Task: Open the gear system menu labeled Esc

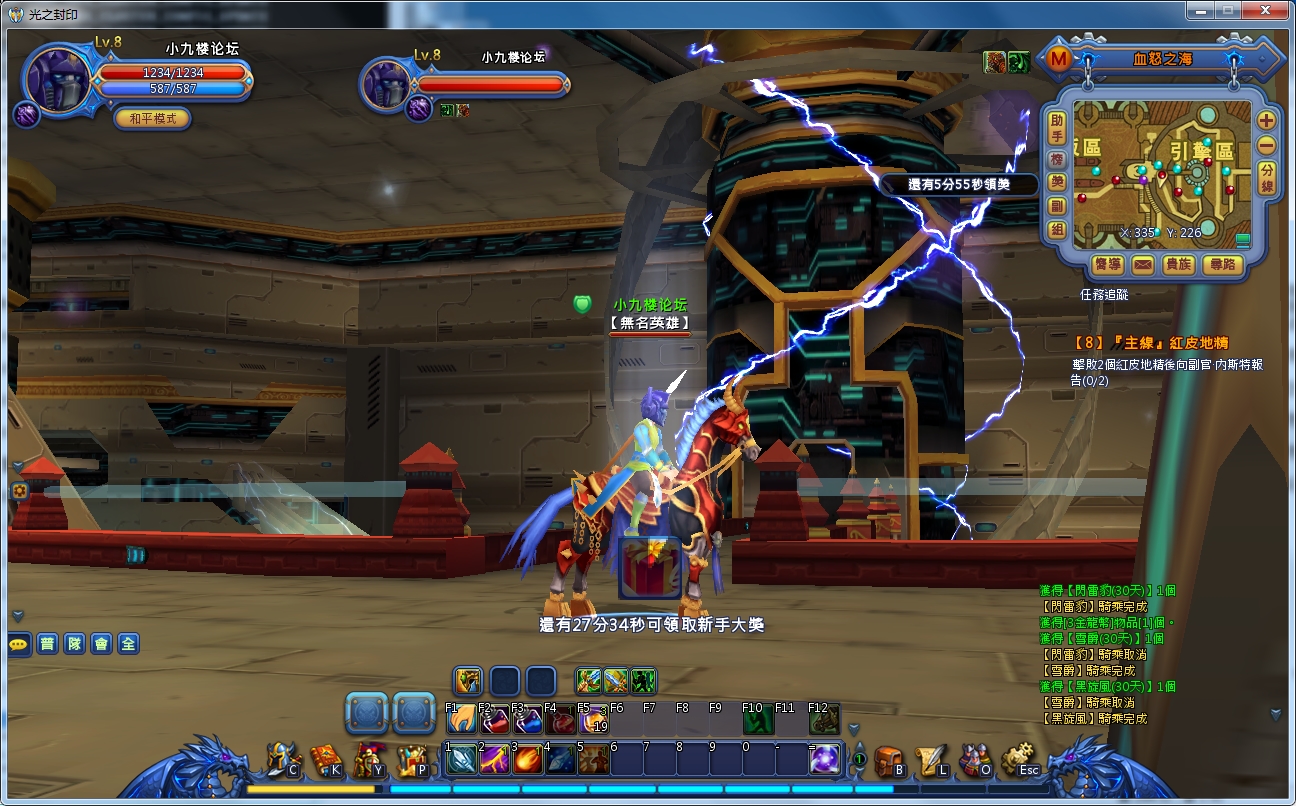Action: point(1019,761)
